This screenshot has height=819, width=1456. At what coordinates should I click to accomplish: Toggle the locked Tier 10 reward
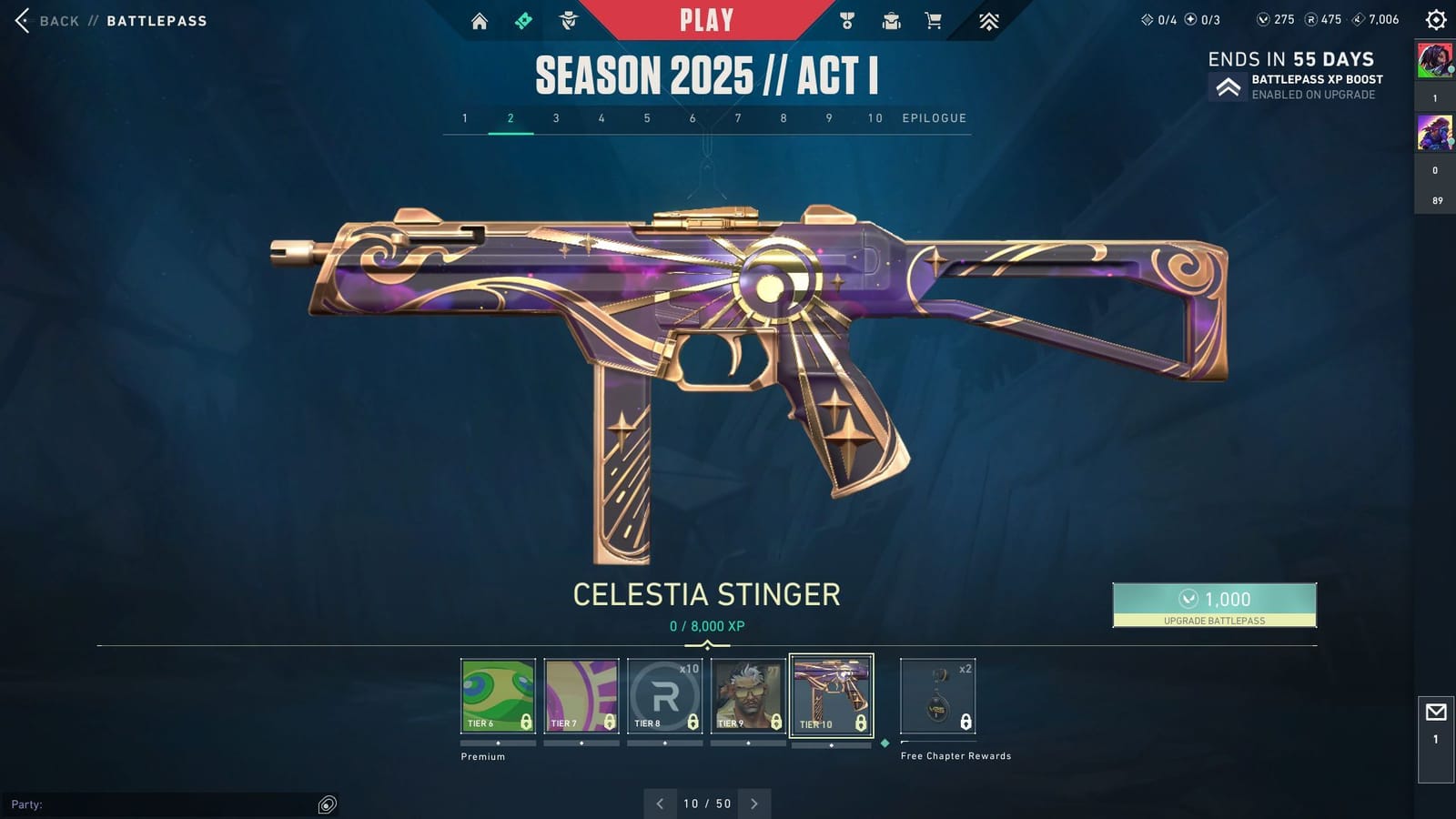click(x=832, y=694)
